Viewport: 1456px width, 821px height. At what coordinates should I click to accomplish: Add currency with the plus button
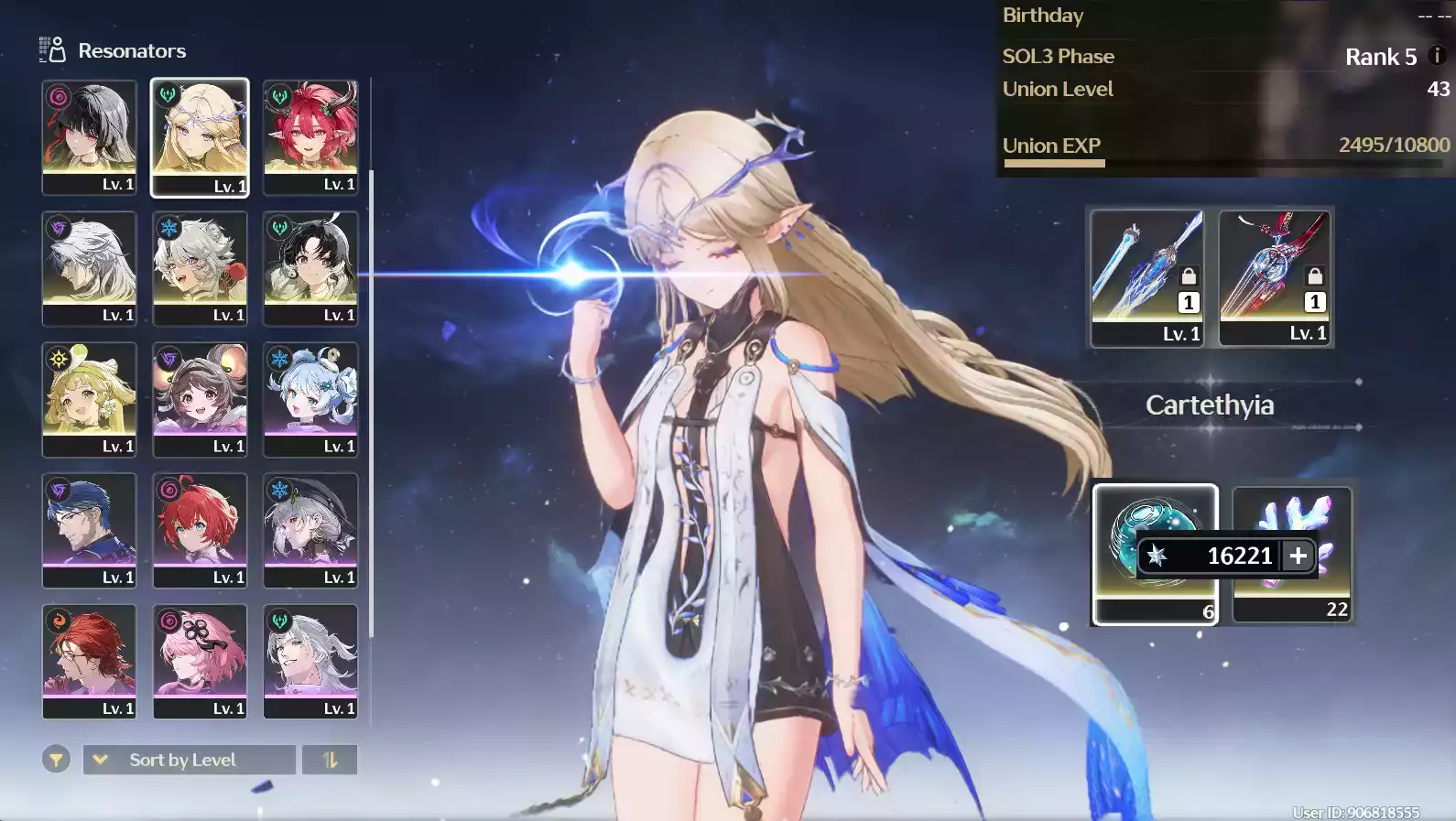1298,556
